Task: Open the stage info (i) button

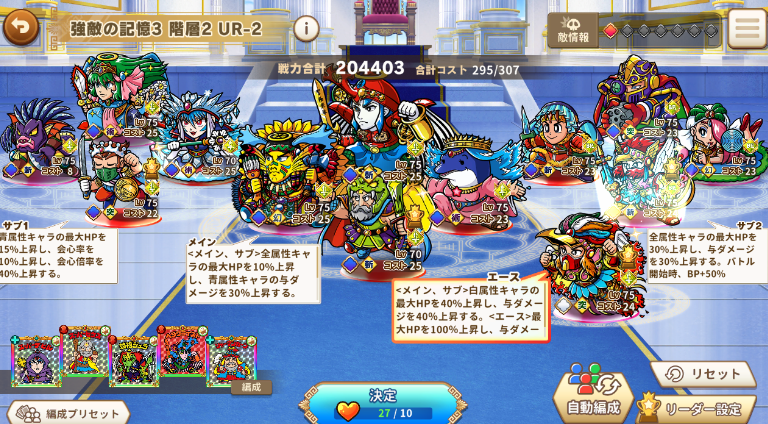Action: pos(306,28)
